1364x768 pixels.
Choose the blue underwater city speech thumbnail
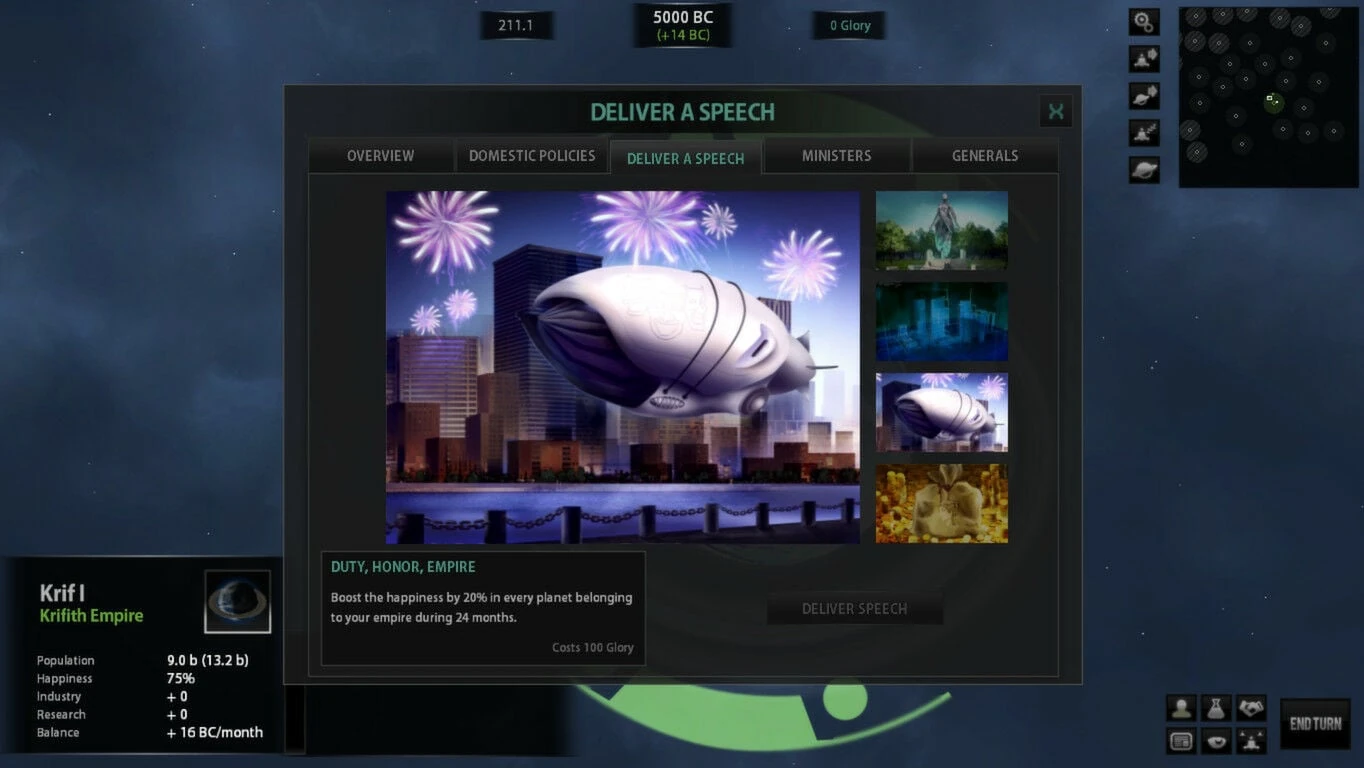pos(941,321)
